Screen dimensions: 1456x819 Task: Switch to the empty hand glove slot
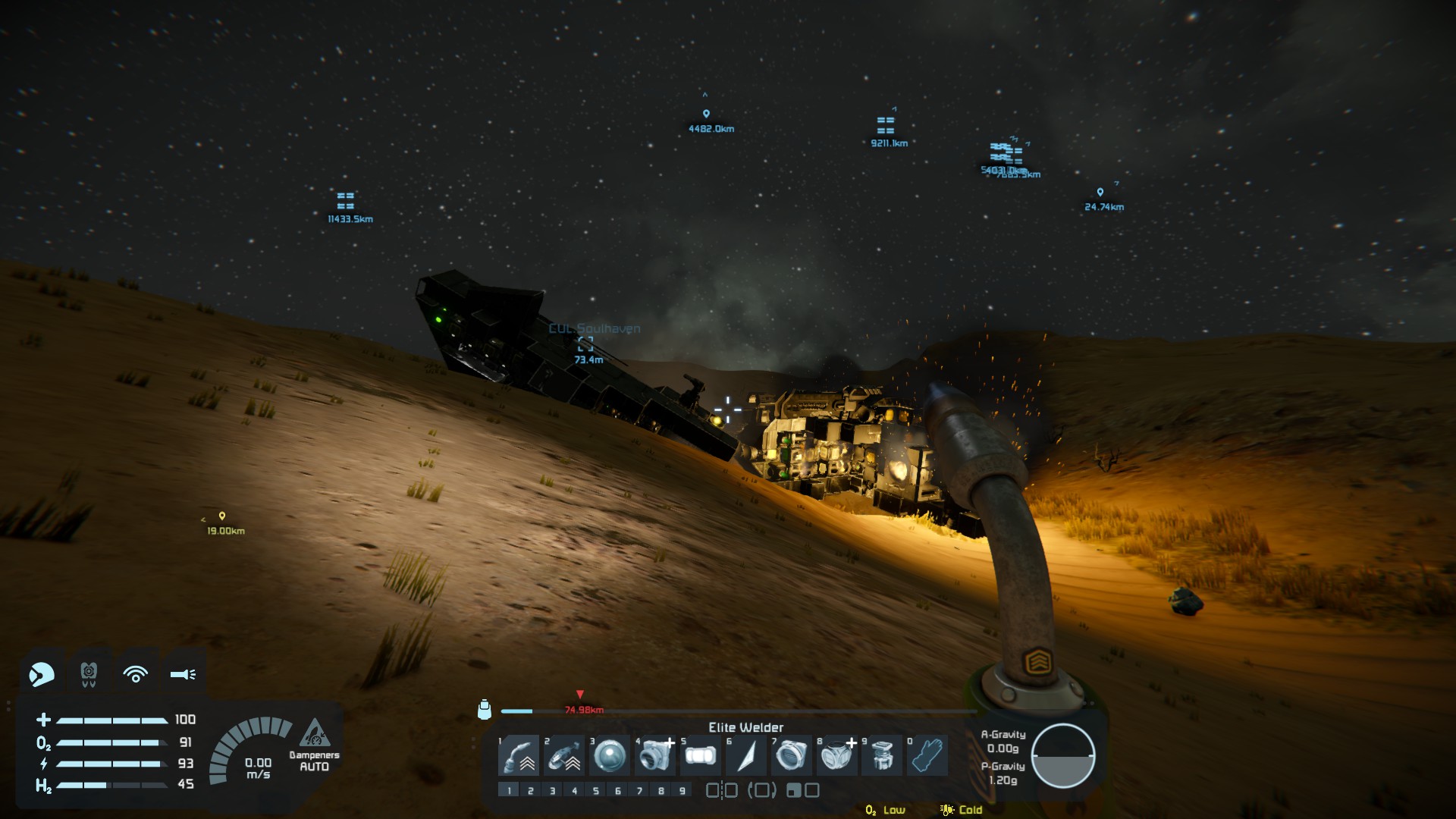click(x=927, y=755)
